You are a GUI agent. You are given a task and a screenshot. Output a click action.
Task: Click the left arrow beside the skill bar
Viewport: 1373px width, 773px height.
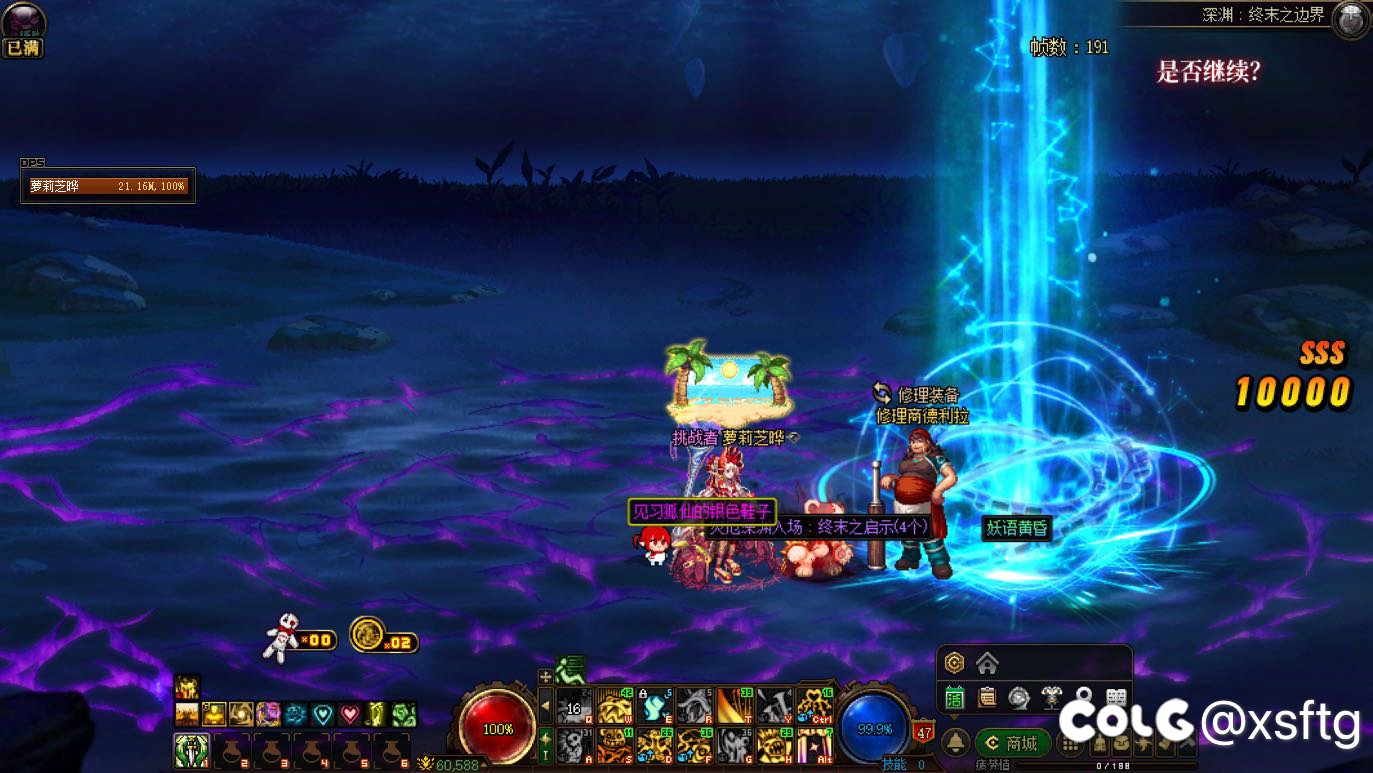pyautogui.click(x=545, y=706)
